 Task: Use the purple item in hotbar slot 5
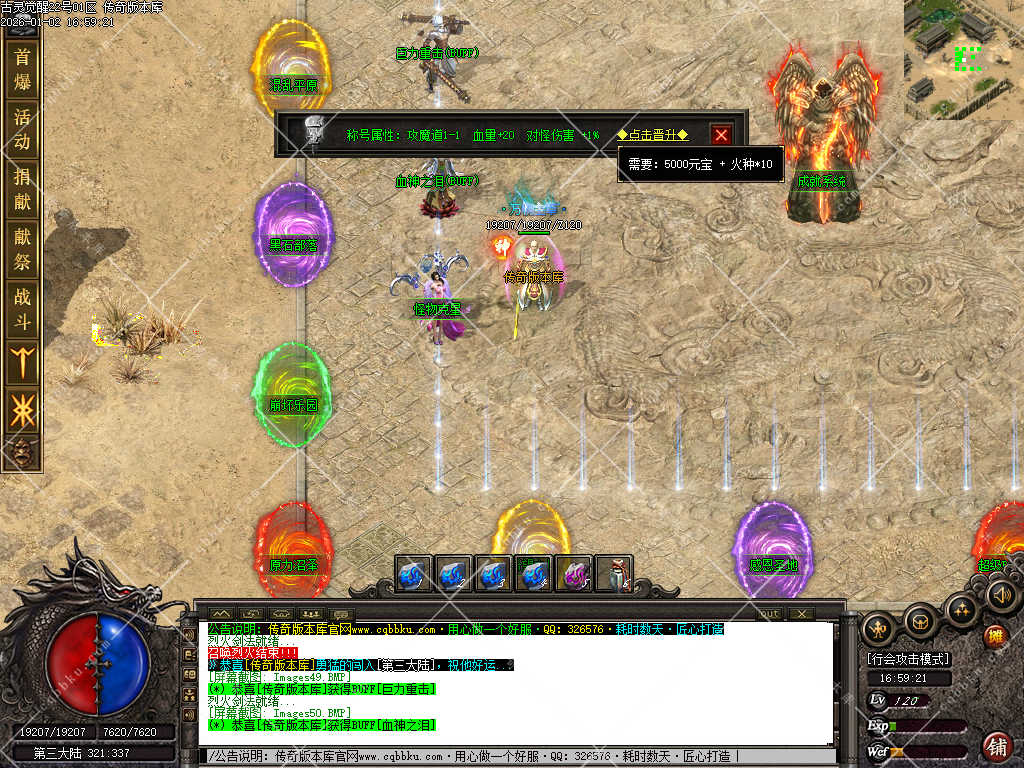(x=574, y=574)
